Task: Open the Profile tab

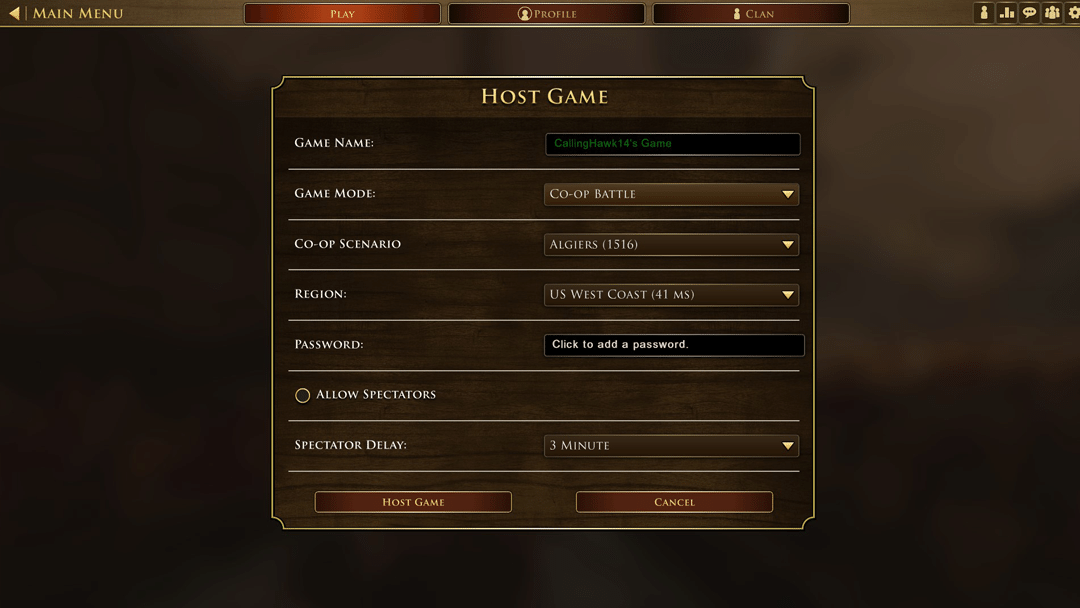Action: pos(546,14)
